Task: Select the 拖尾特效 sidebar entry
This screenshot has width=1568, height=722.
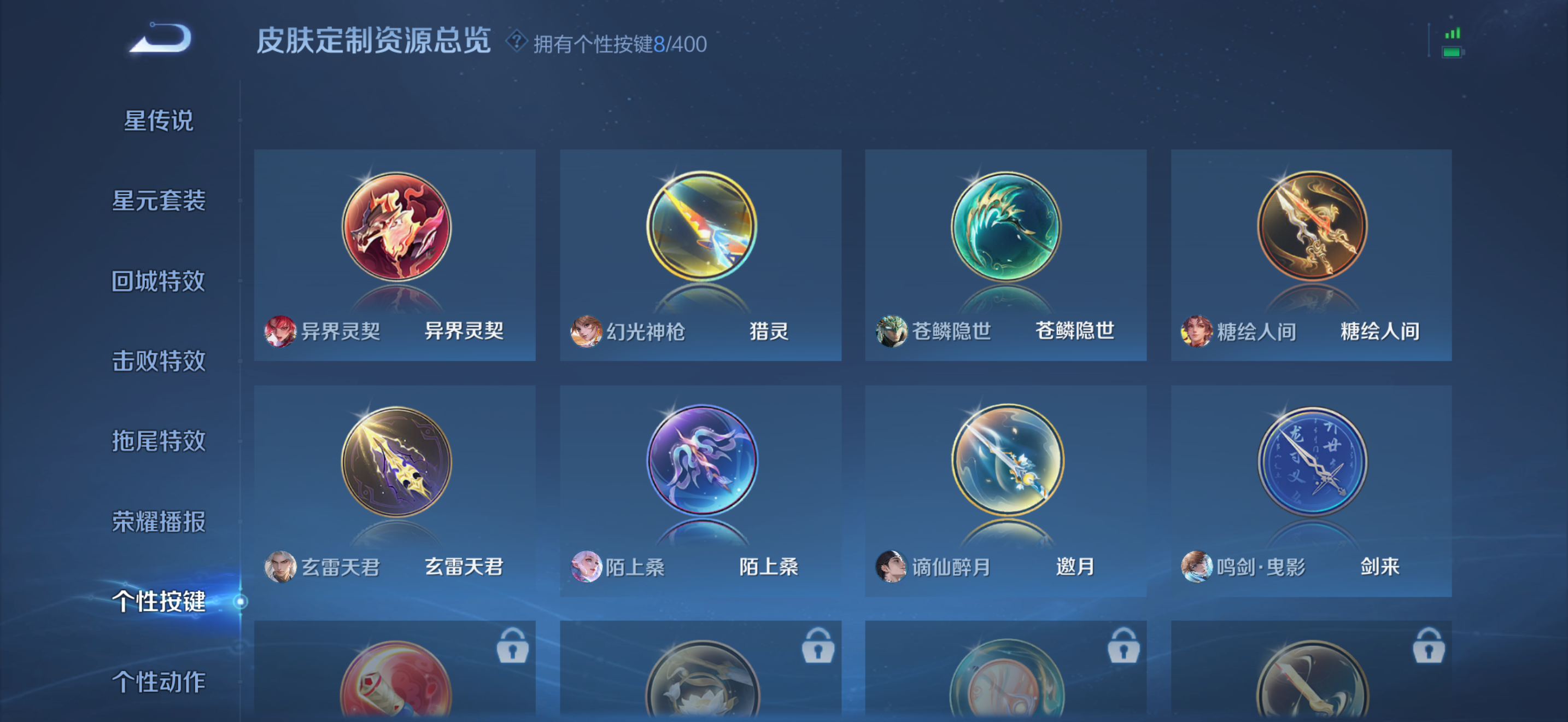Action: pyautogui.click(x=160, y=441)
